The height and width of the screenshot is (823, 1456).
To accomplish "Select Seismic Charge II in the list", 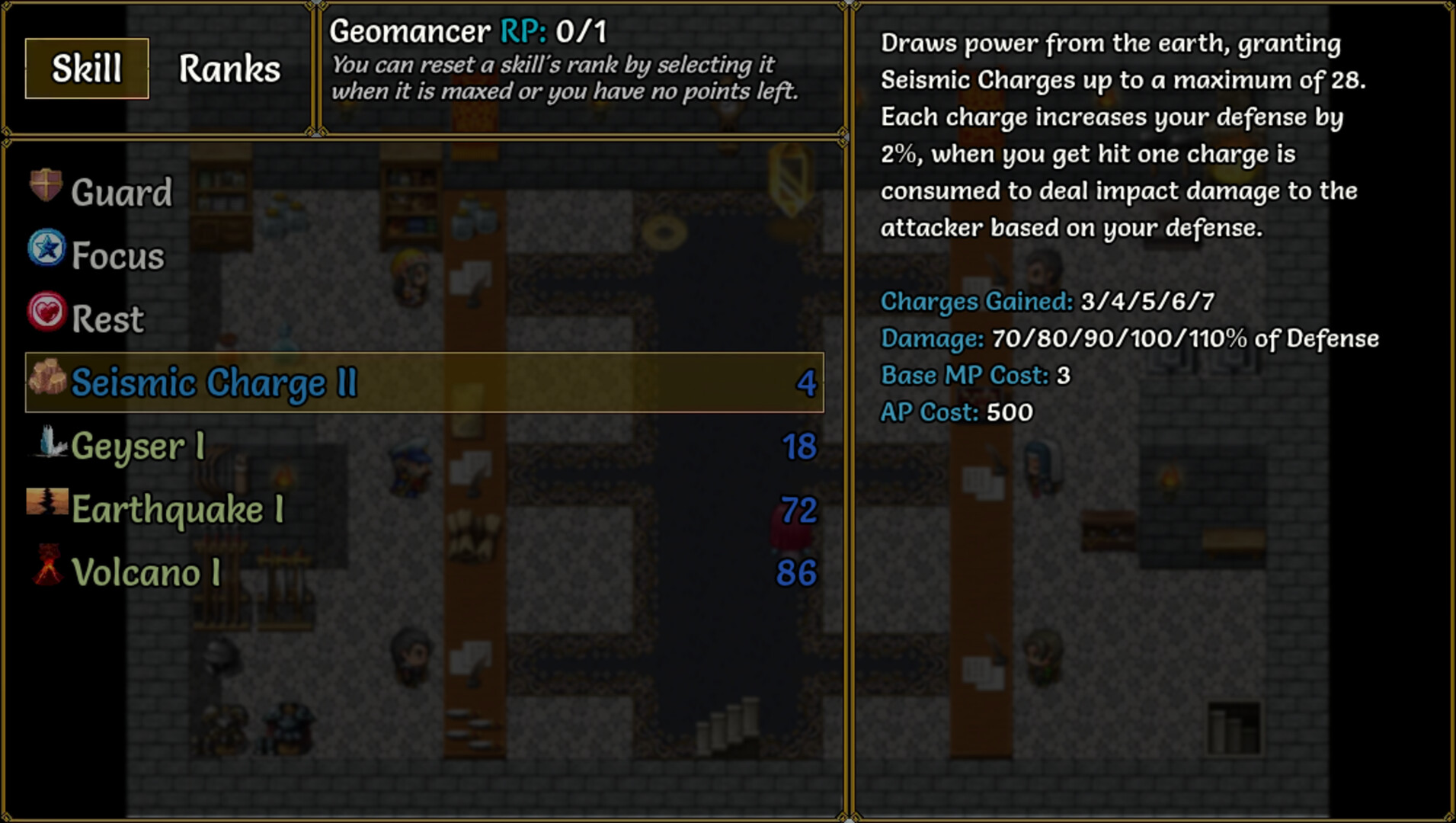I will click(x=213, y=383).
